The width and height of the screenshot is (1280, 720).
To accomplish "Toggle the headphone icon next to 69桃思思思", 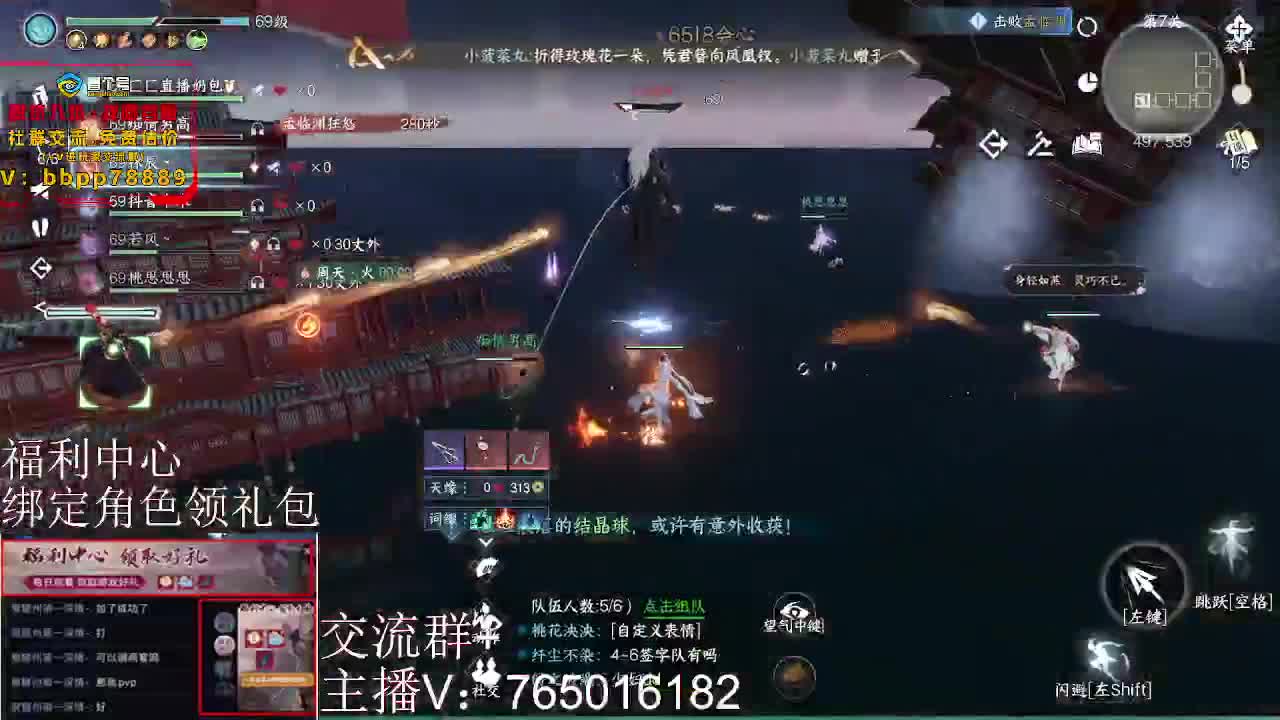I will (x=256, y=282).
